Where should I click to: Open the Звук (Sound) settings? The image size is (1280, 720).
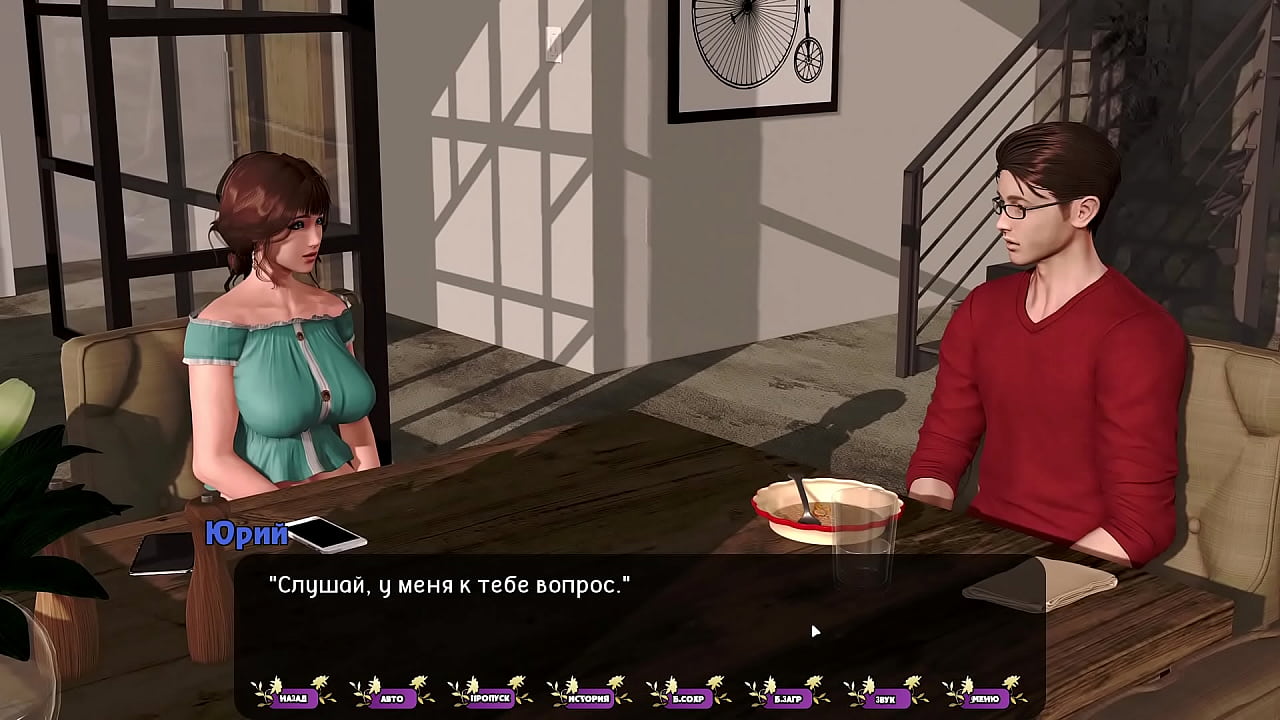pyautogui.click(x=886, y=697)
